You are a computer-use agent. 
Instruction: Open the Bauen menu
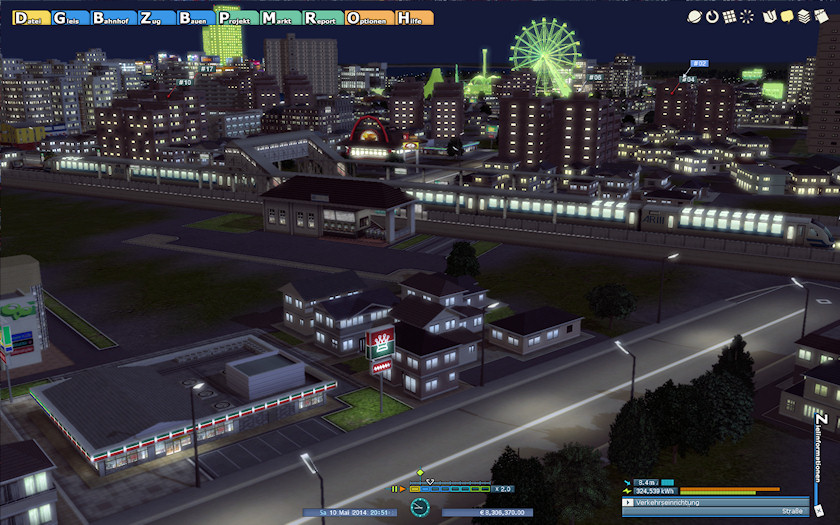click(196, 18)
